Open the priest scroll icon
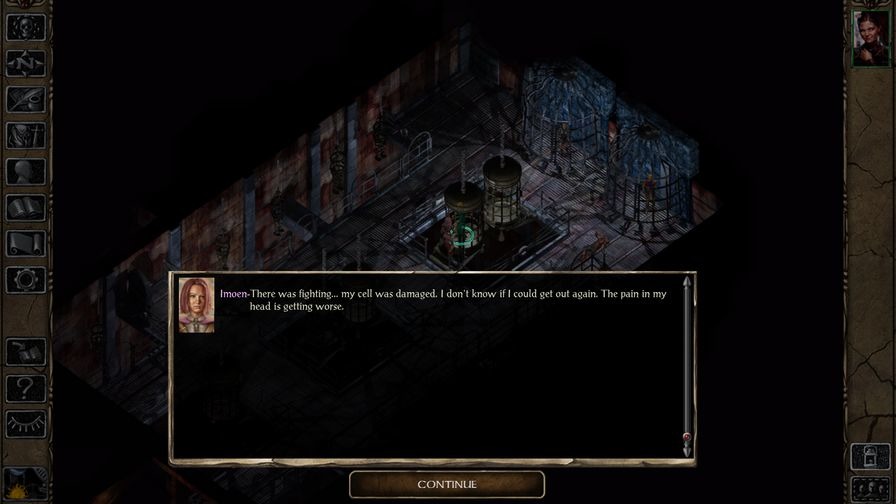 25,243
